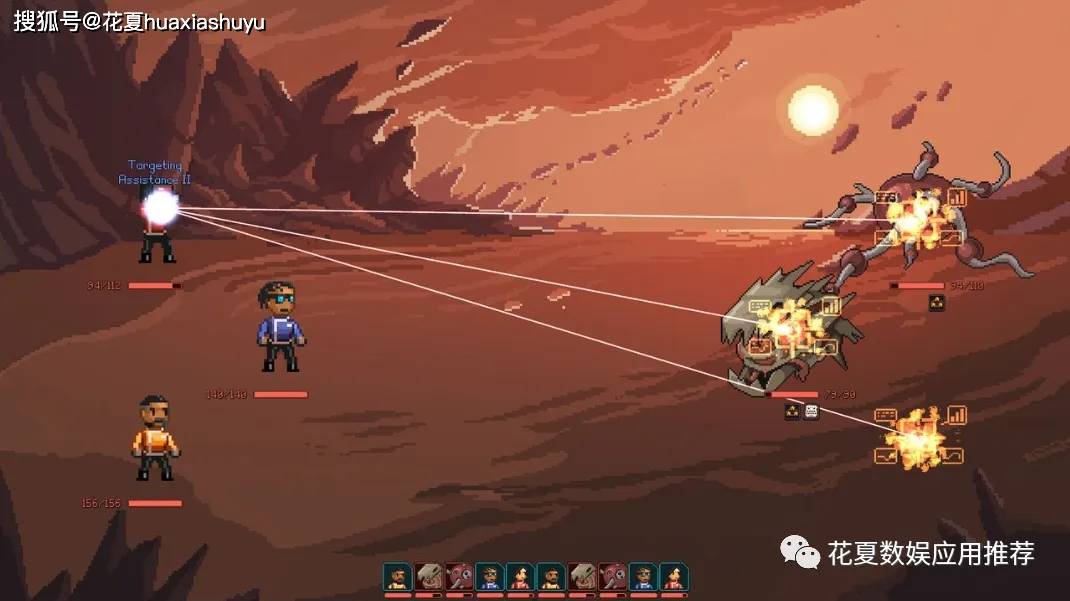The width and height of the screenshot is (1070, 601).
Task: Select the last portrait in the turn order bar
Action: 674,577
